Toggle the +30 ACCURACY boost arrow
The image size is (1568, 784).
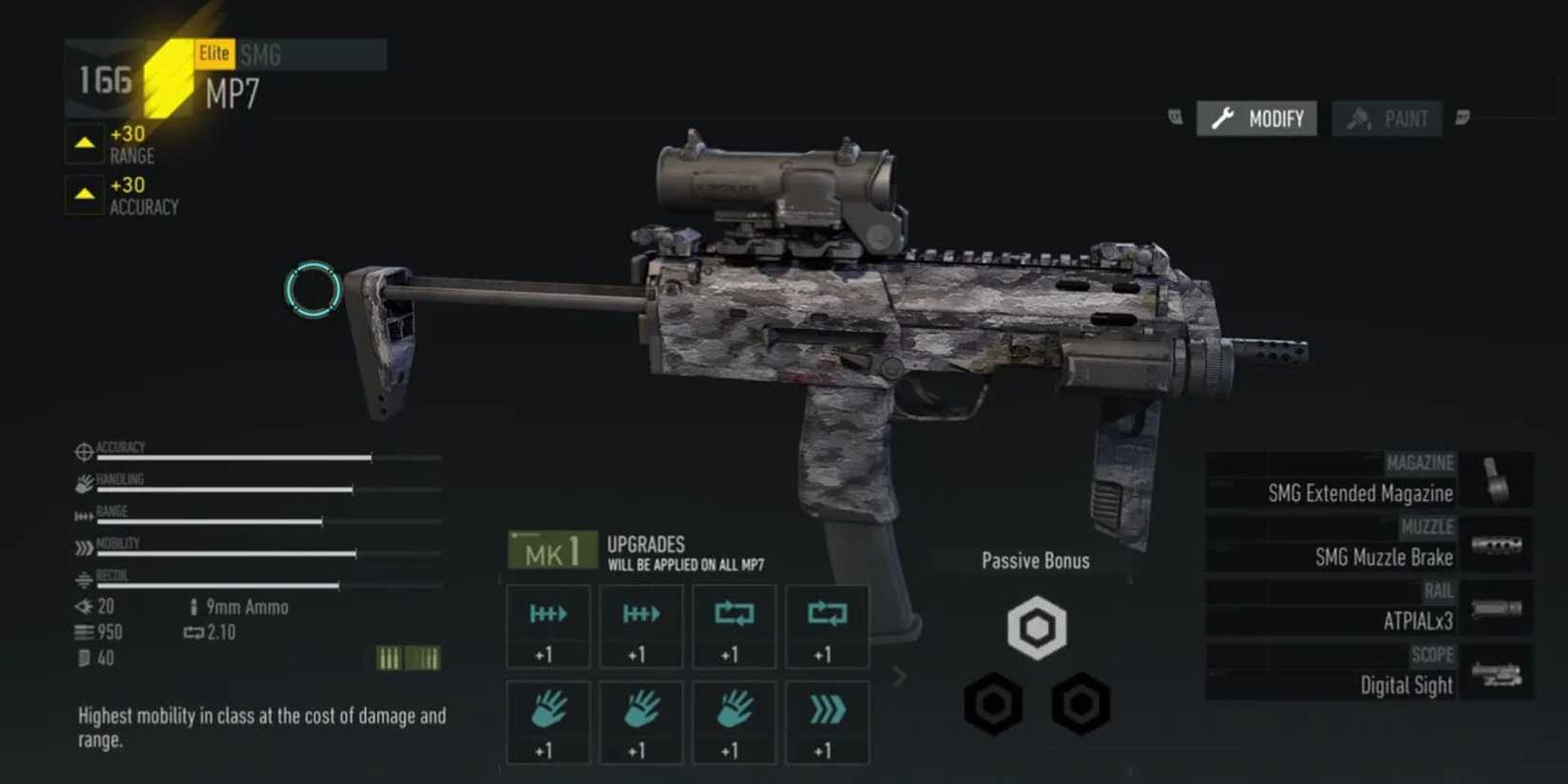click(85, 195)
